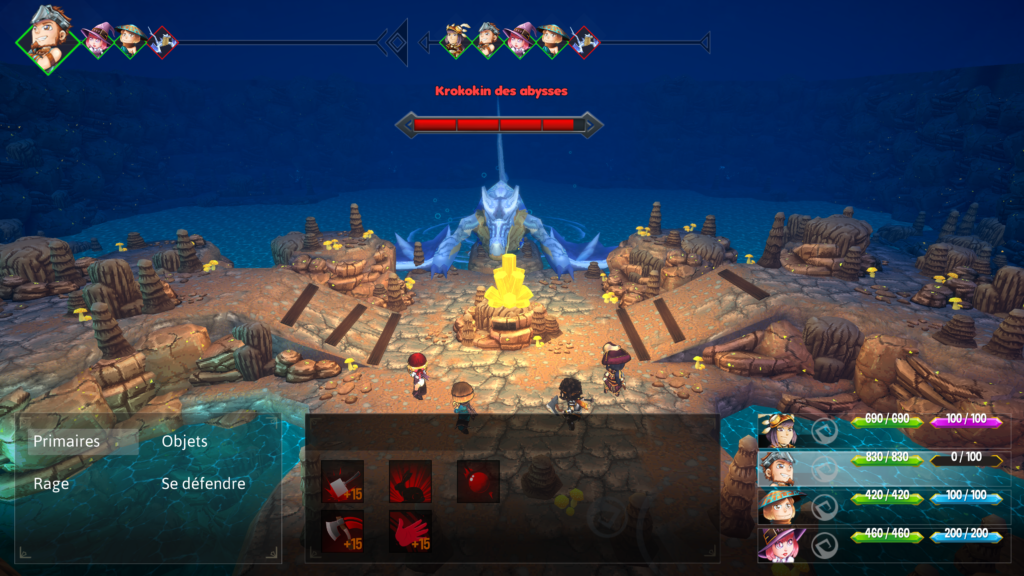The height and width of the screenshot is (576, 1024).
Task: Choose Se défendre to defend
Action: (203, 484)
